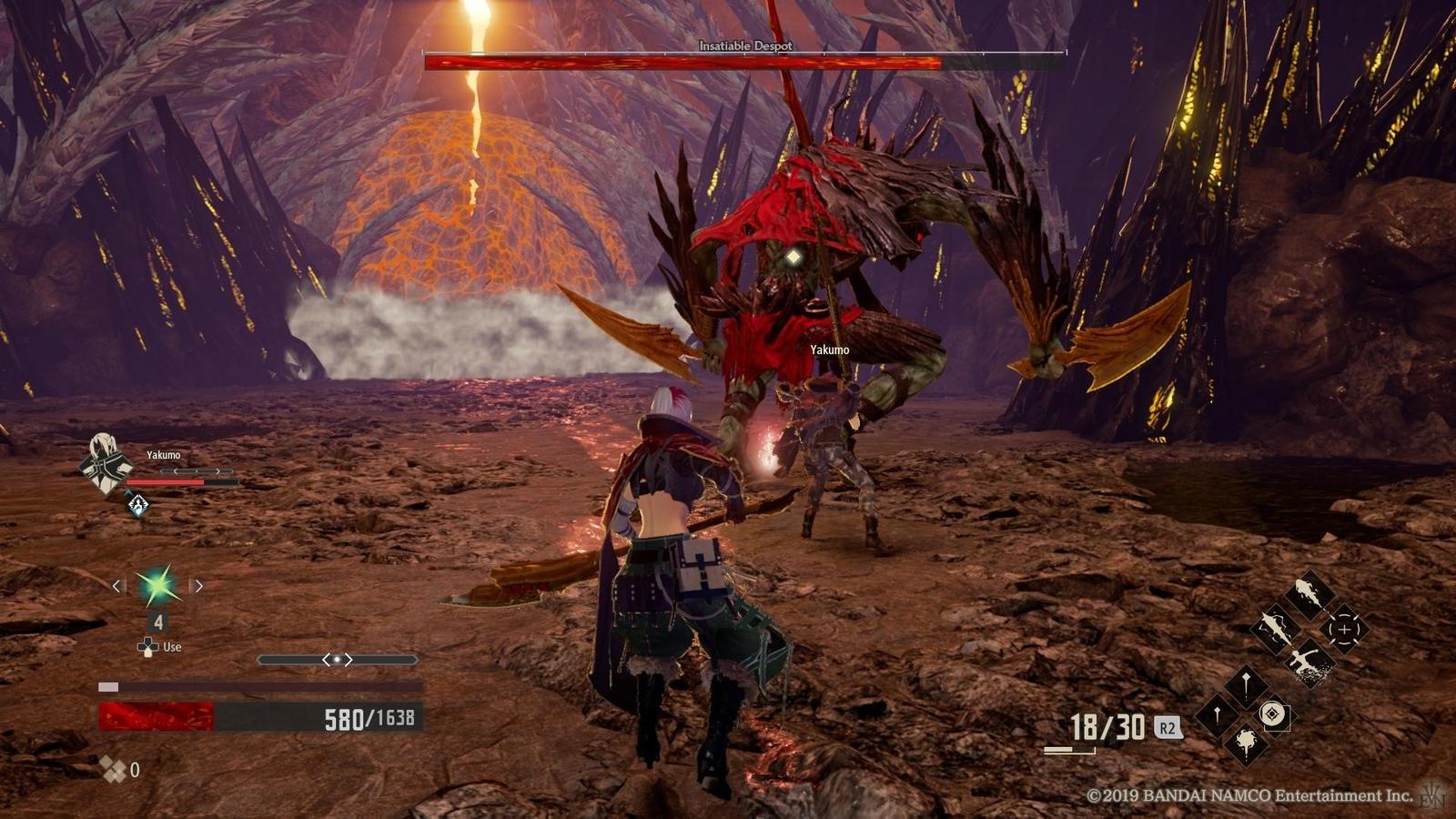Cycle to the next quick item

coord(198,586)
